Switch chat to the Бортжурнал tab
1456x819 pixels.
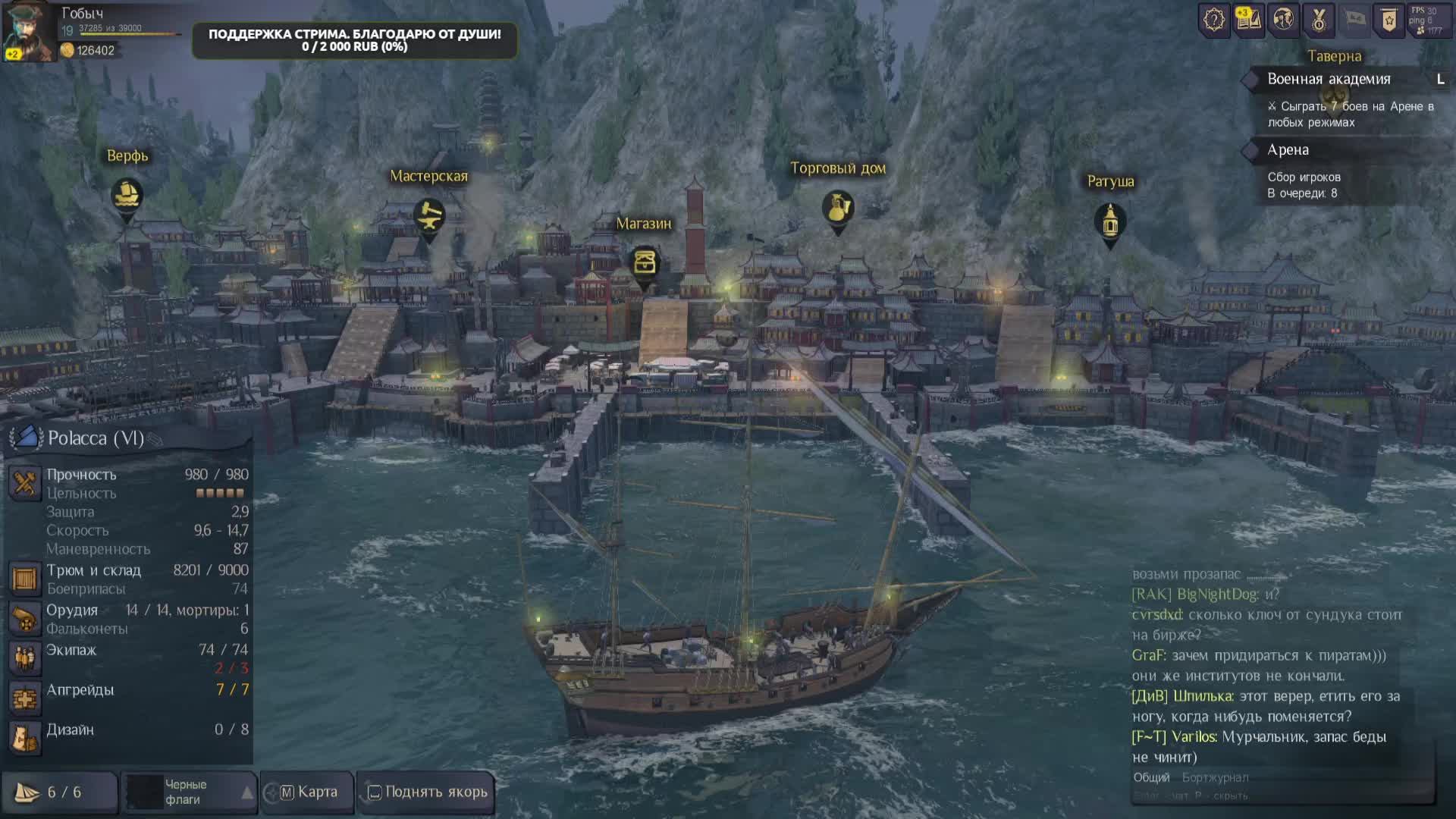coord(1215,777)
